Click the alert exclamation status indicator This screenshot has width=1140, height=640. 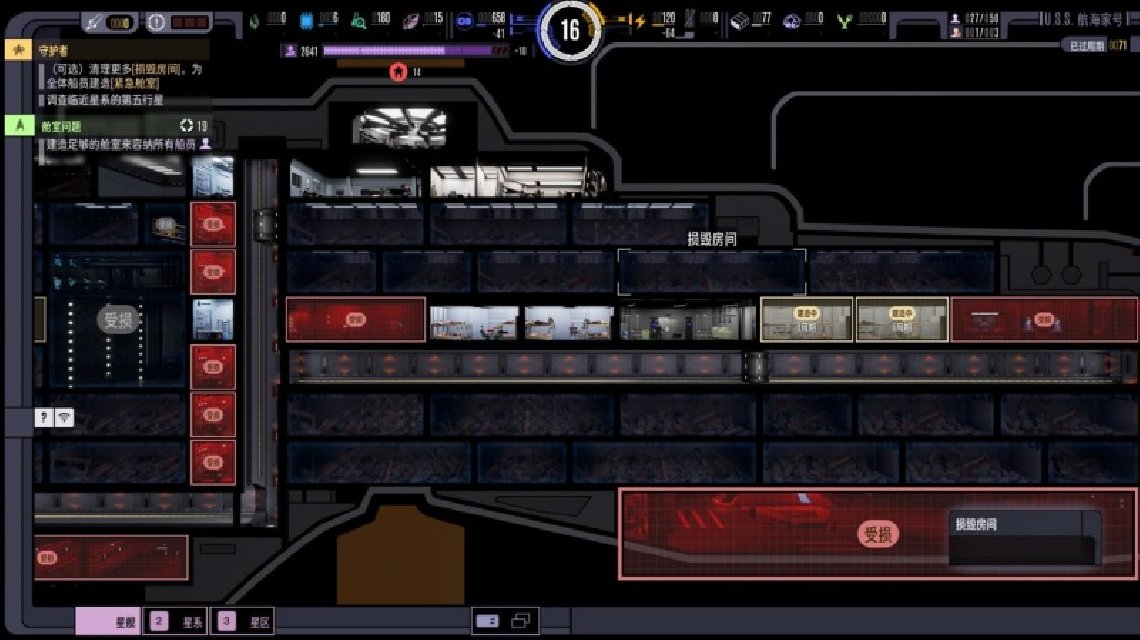coord(176,21)
